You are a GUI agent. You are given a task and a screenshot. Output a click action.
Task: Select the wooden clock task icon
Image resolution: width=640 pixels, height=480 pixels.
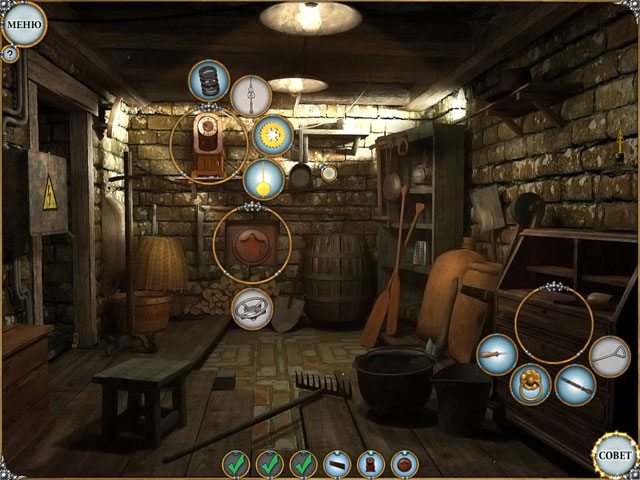[372, 464]
